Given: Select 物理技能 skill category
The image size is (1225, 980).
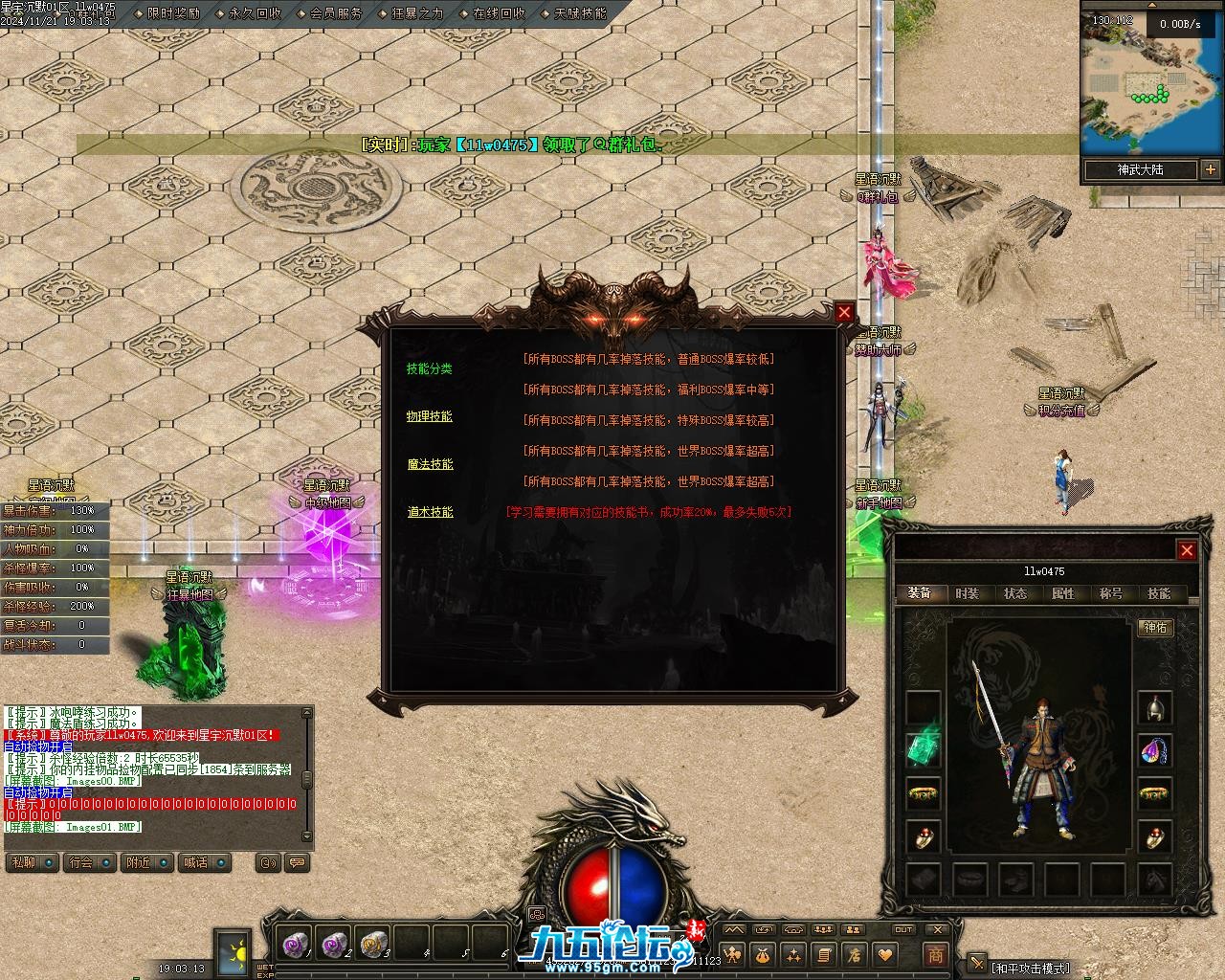Looking at the screenshot, I should (429, 416).
